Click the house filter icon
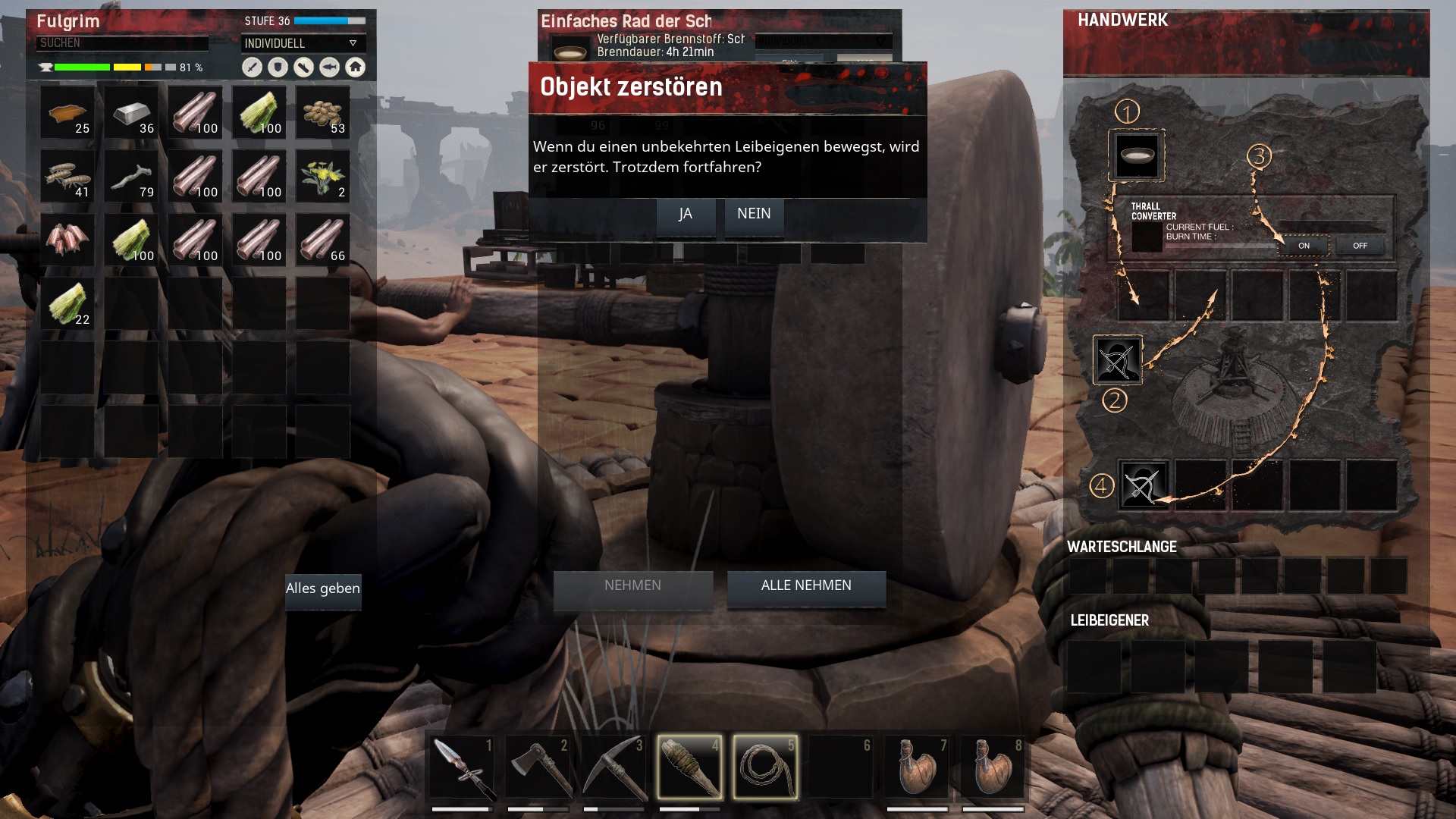1456x819 pixels. coord(355,67)
